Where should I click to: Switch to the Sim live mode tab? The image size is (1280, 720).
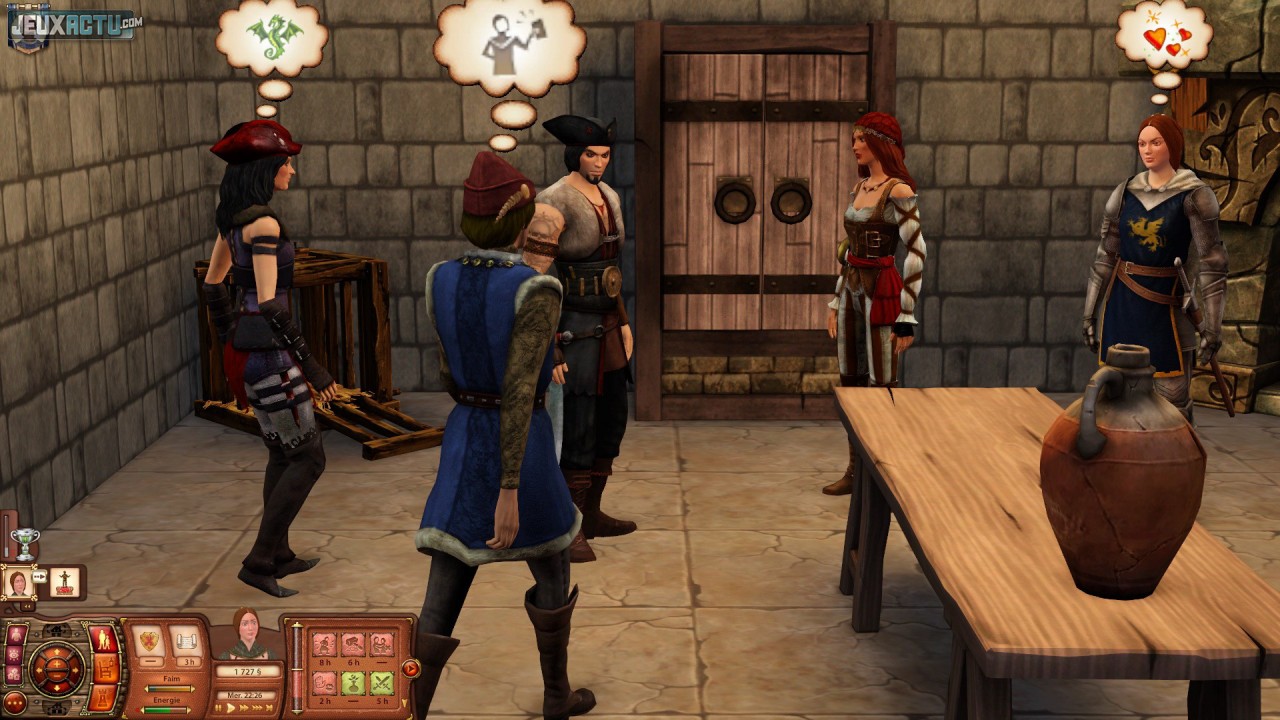point(103,639)
